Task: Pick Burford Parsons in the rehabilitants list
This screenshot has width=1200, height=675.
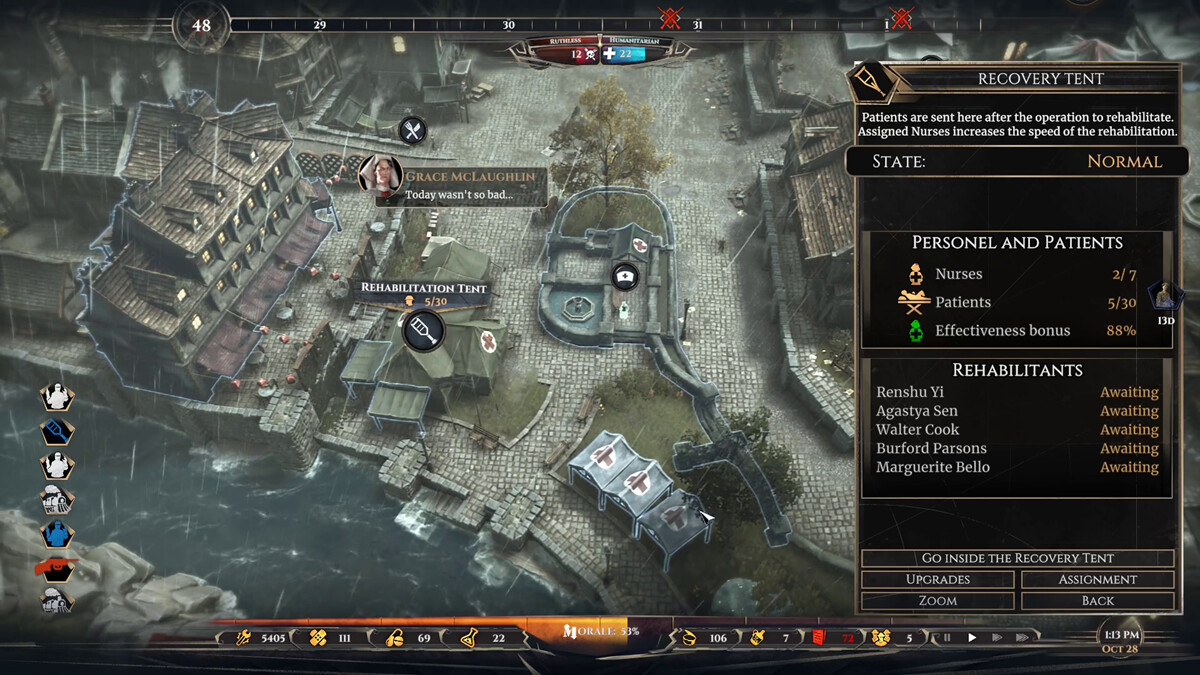Action: tap(931, 449)
